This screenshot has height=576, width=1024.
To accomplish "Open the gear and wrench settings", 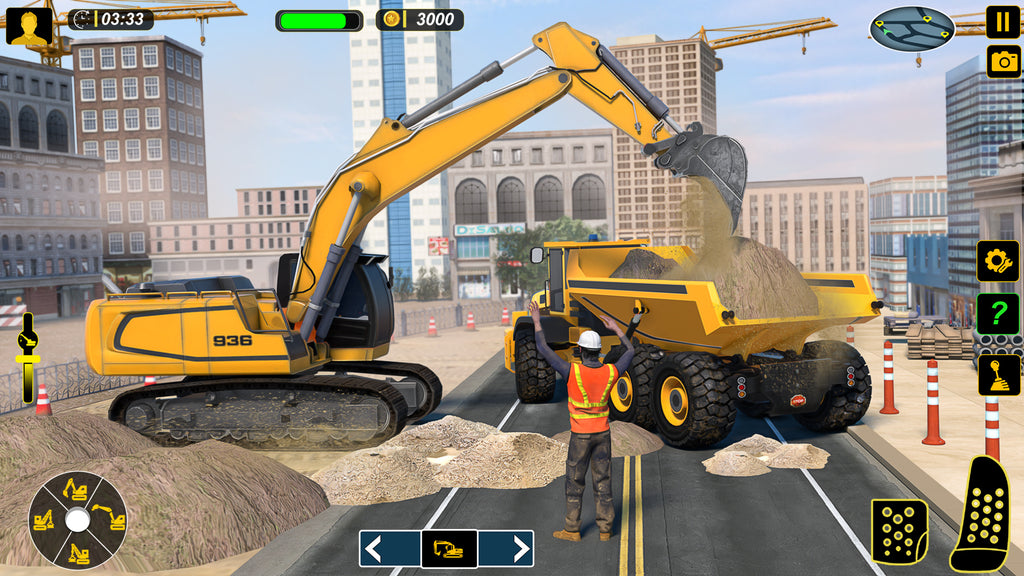I will click(997, 261).
